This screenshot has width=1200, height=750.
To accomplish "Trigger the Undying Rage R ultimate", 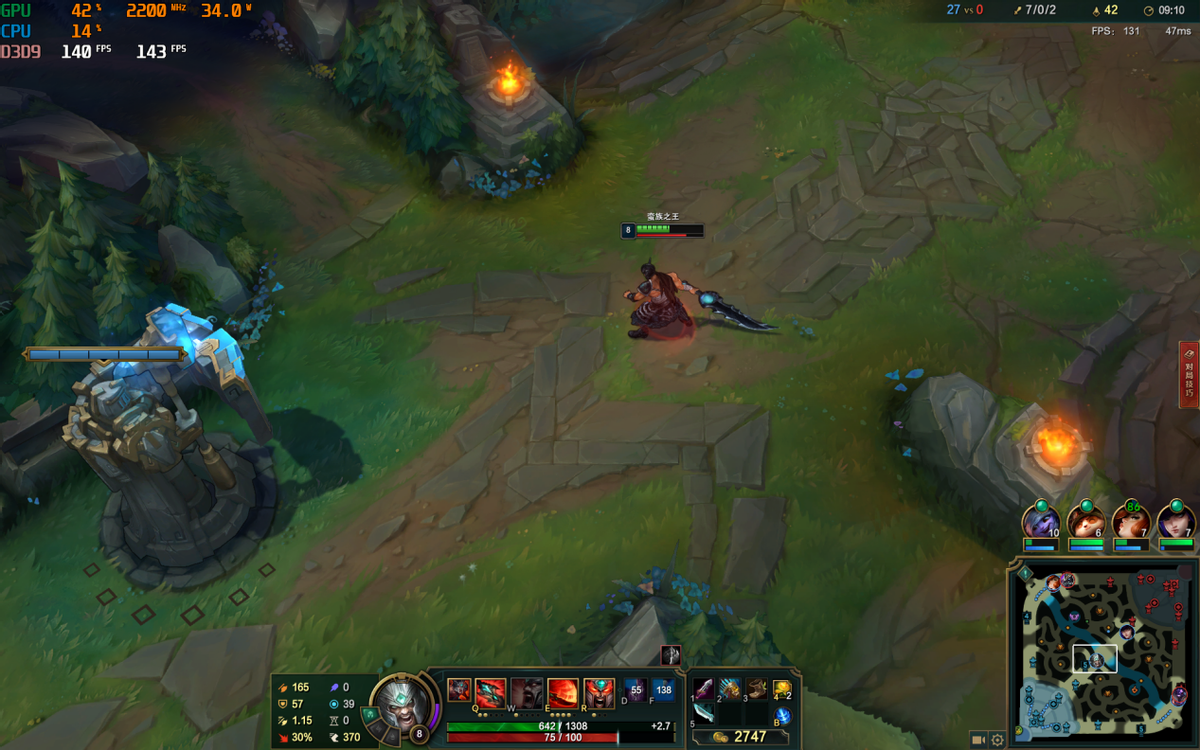I will pyautogui.click(x=599, y=692).
